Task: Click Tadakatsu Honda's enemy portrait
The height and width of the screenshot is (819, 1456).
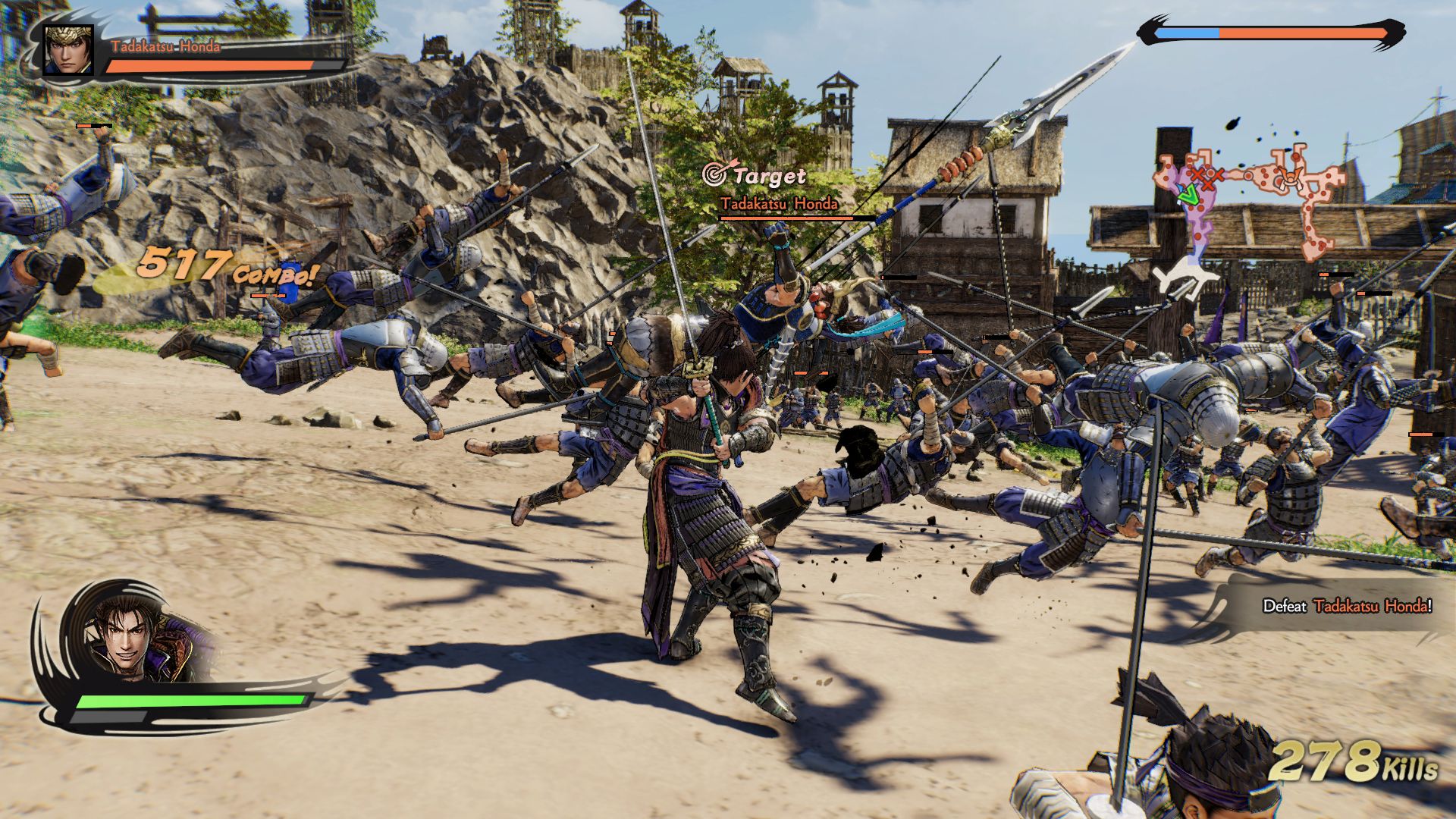Action: (x=68, y=49)
